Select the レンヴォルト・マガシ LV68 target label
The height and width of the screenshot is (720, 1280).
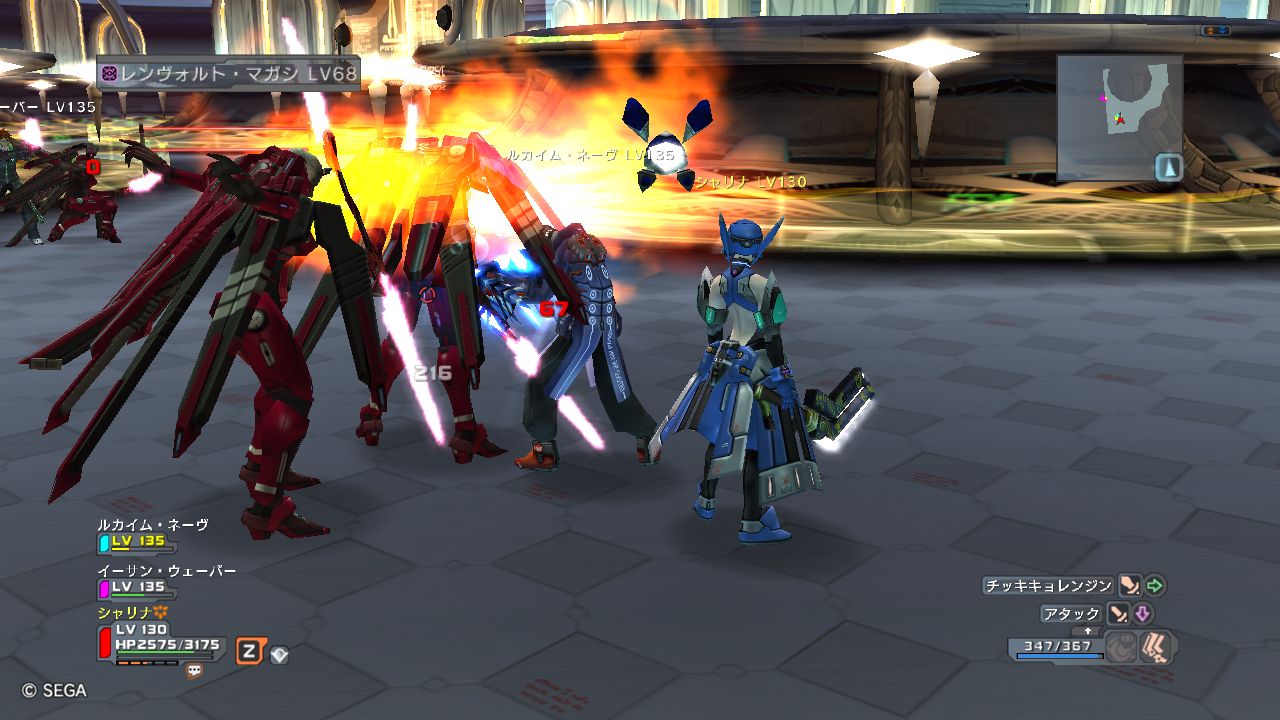[228, 74]
